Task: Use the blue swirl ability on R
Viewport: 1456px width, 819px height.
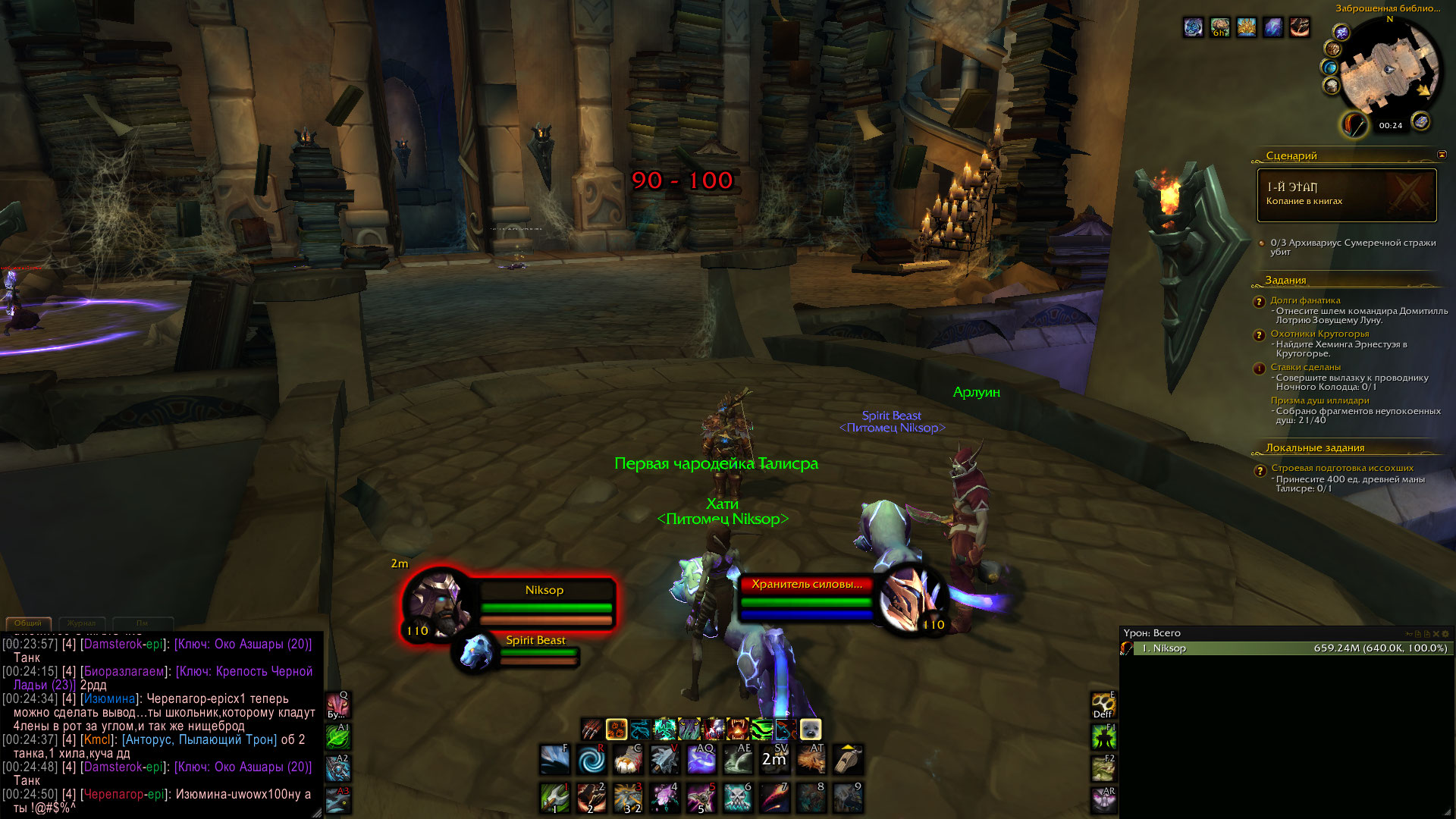Action: [591, 759]
